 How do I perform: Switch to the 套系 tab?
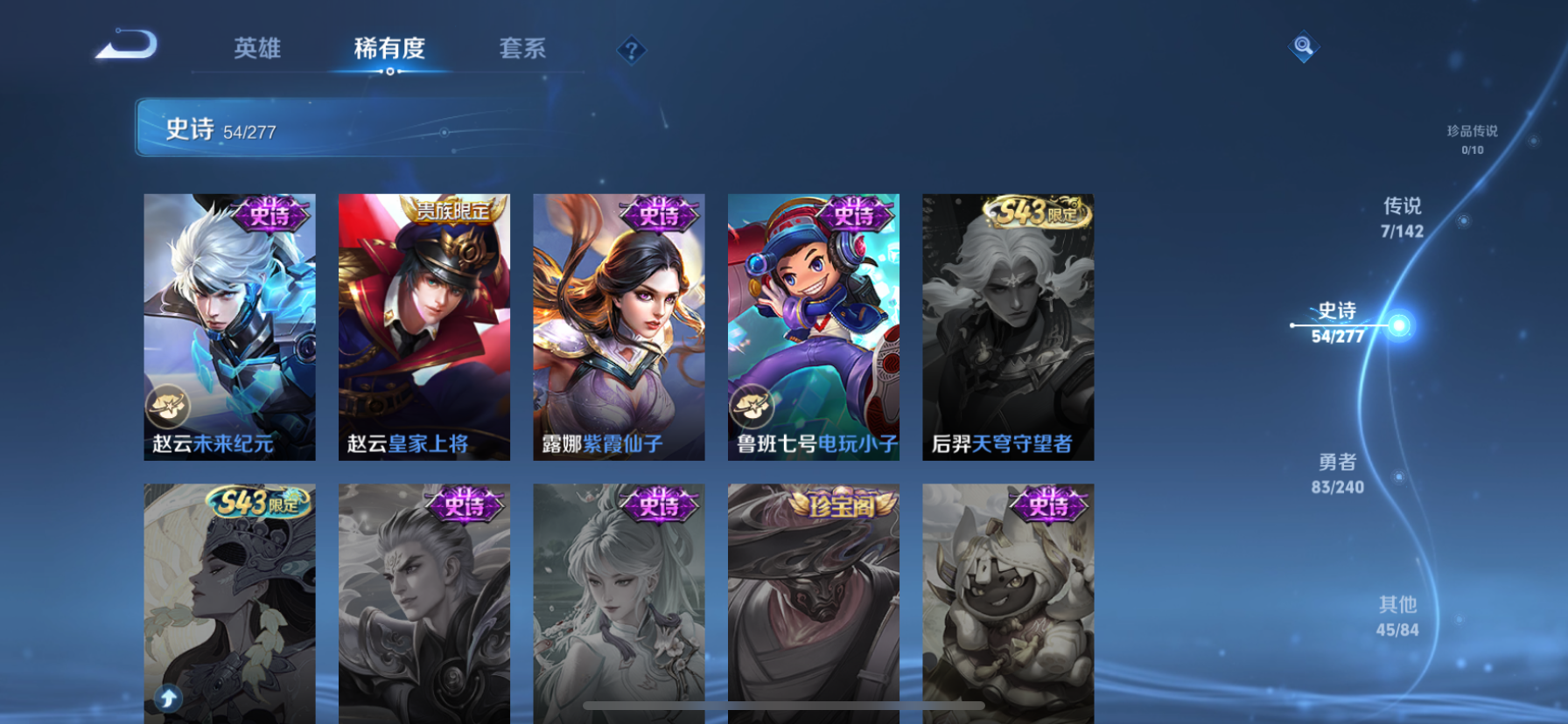click(524, 50)
